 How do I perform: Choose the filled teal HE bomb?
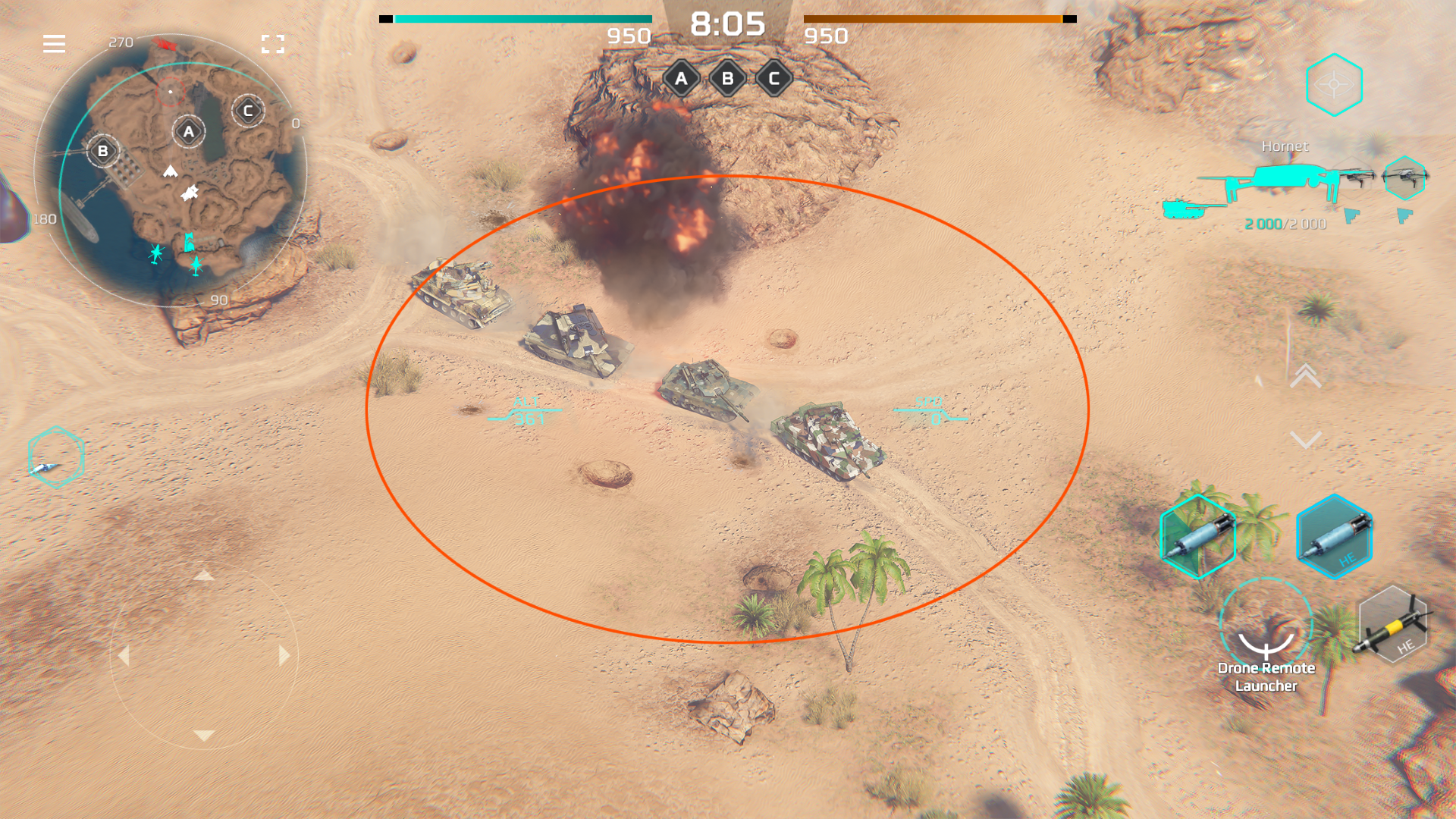click(x=1335, y=537)
